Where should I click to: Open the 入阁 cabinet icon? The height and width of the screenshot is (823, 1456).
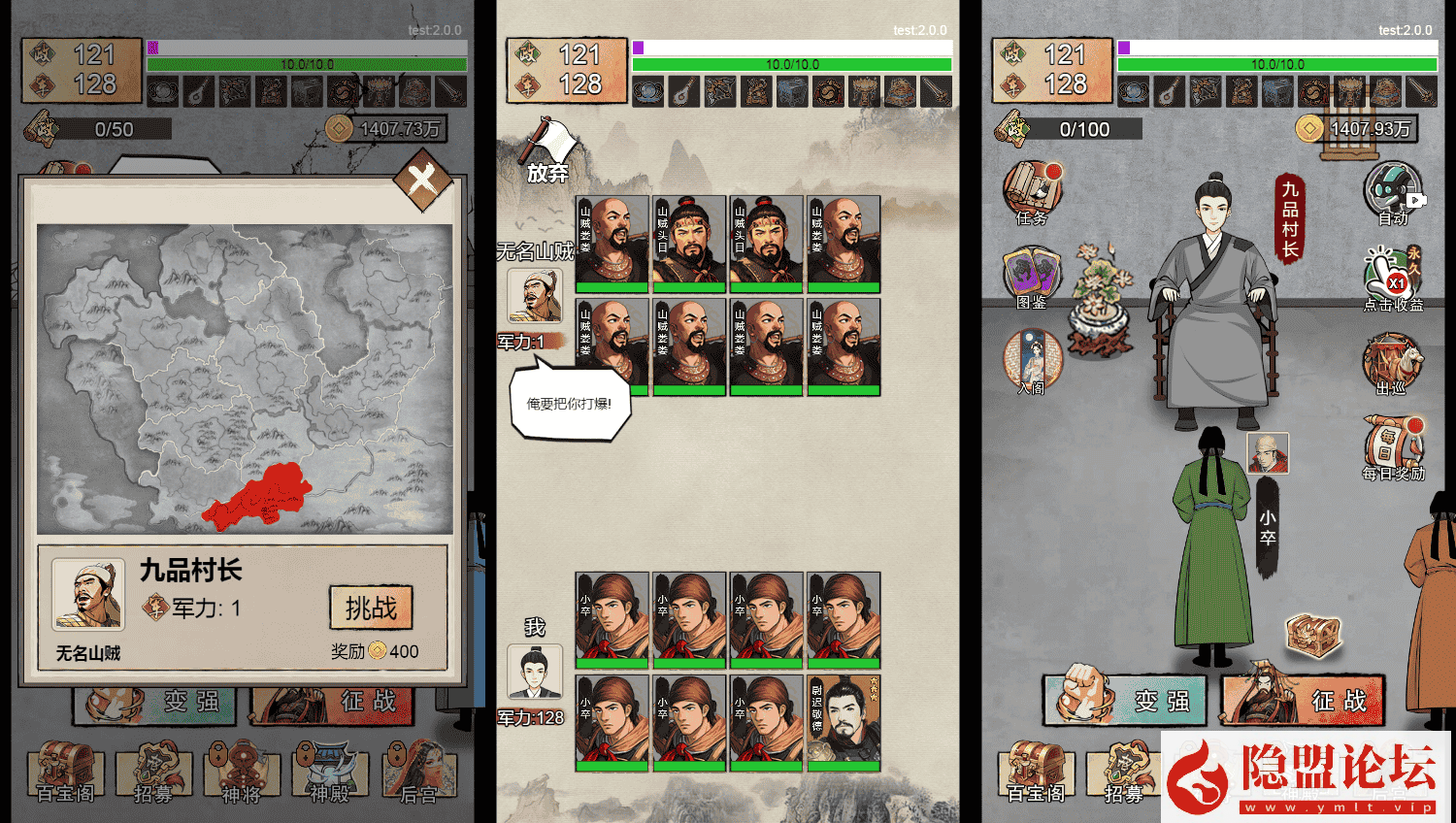pos(1032,361)
